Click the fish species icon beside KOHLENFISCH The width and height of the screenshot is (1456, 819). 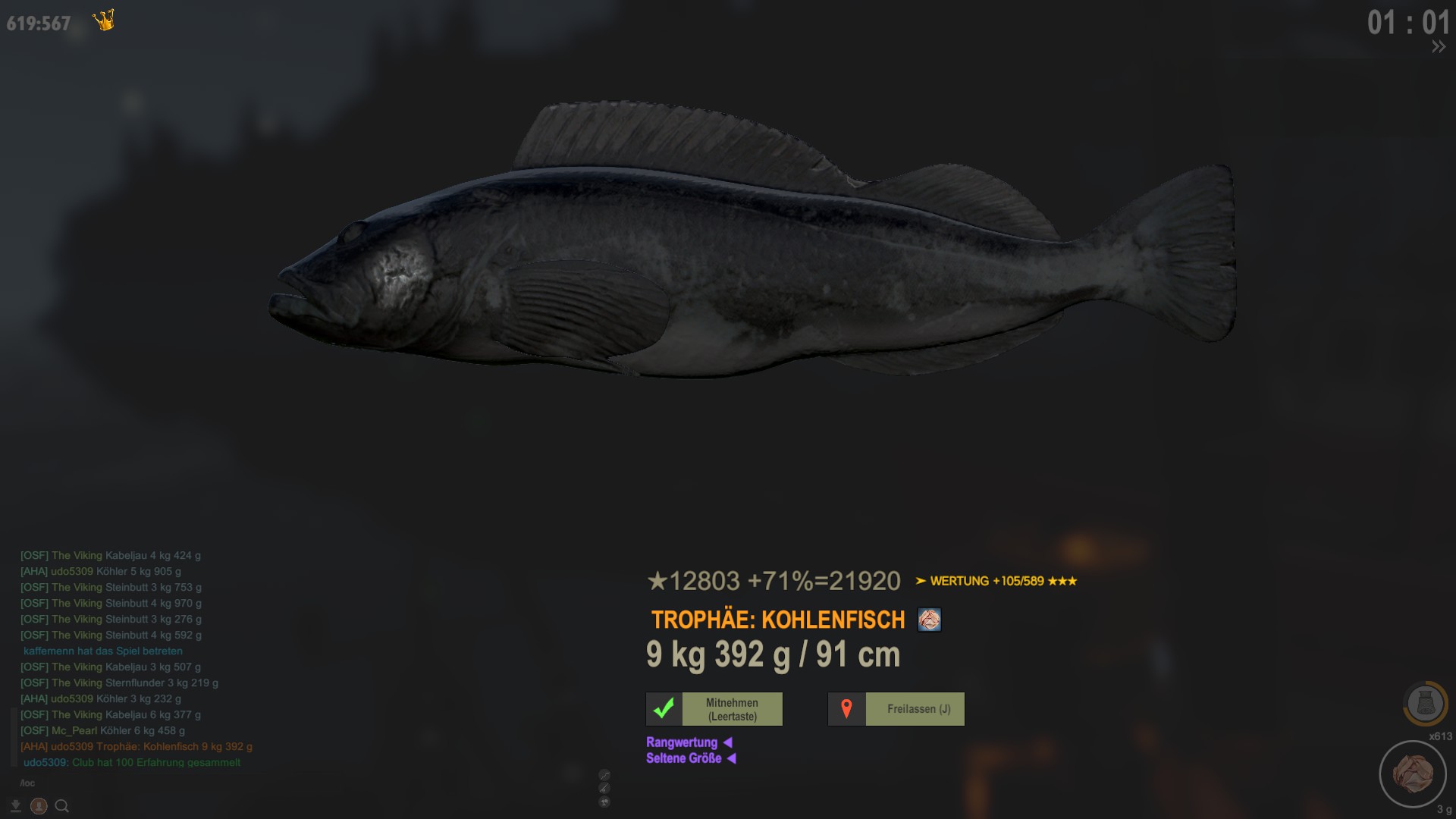click(x=929, y=620)
